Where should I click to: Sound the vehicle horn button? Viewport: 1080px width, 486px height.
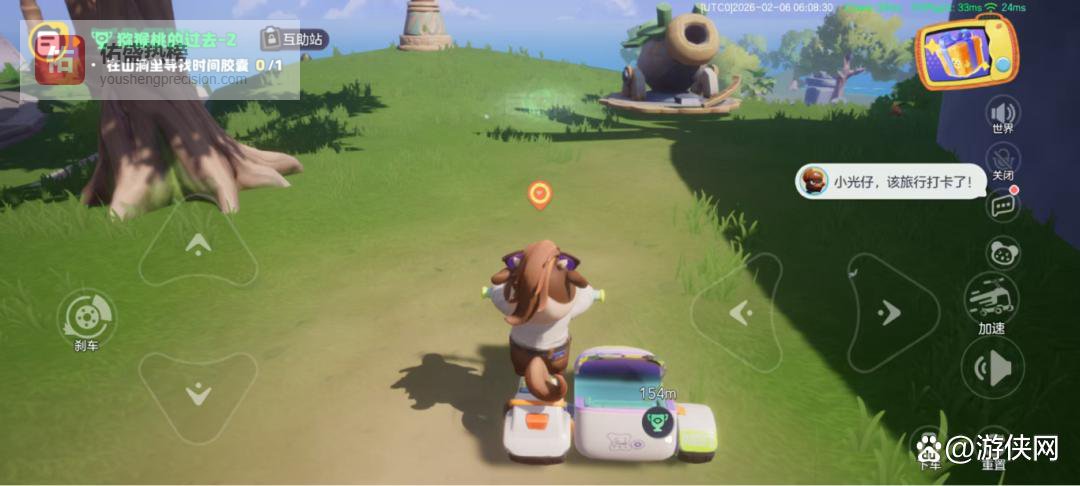click(992, 368)
